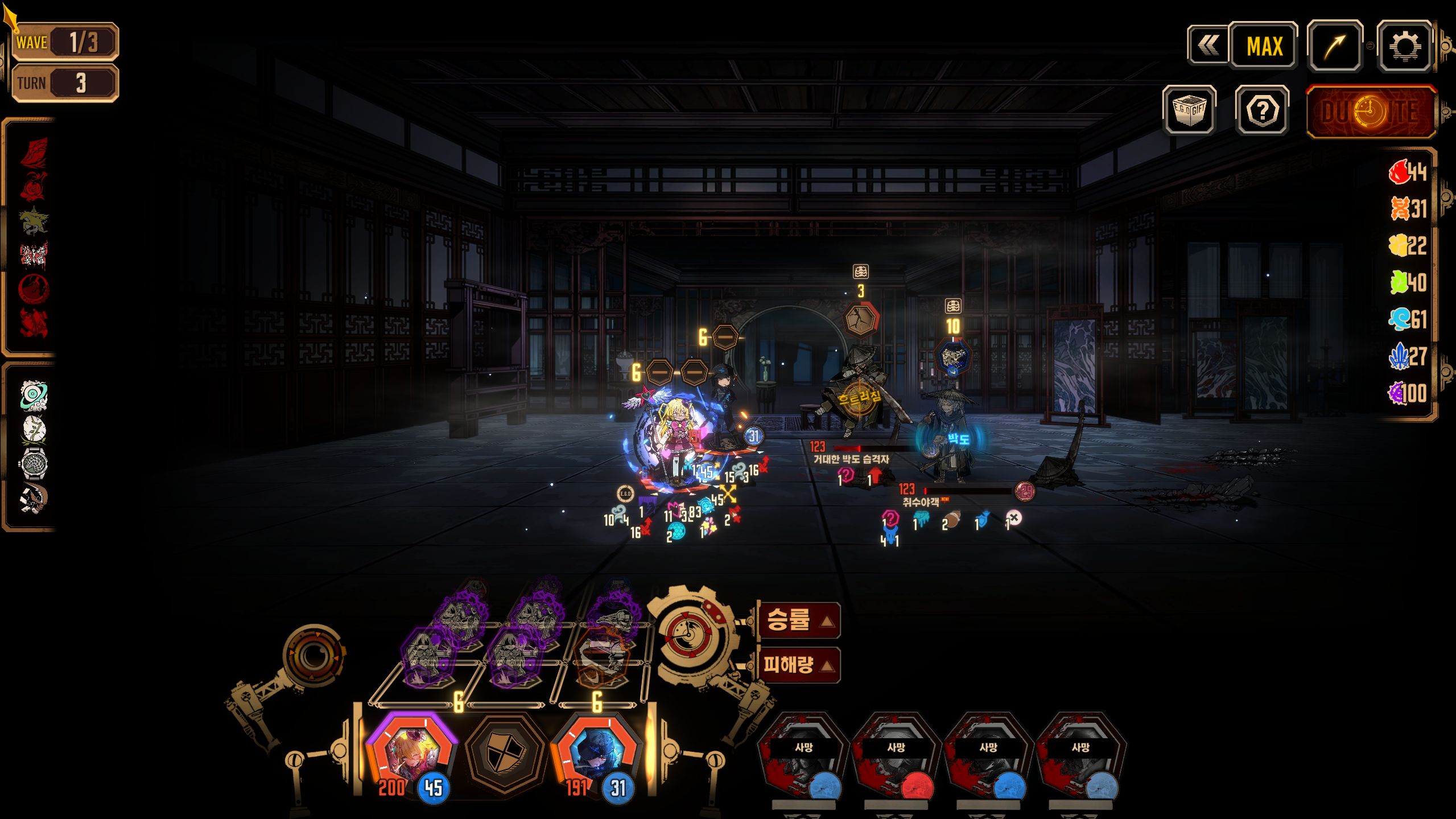The image size is (1456, 819).
Task: Choose the 피해량 damage auto-select
Action: pyautogui.click(x=799, y=664)
